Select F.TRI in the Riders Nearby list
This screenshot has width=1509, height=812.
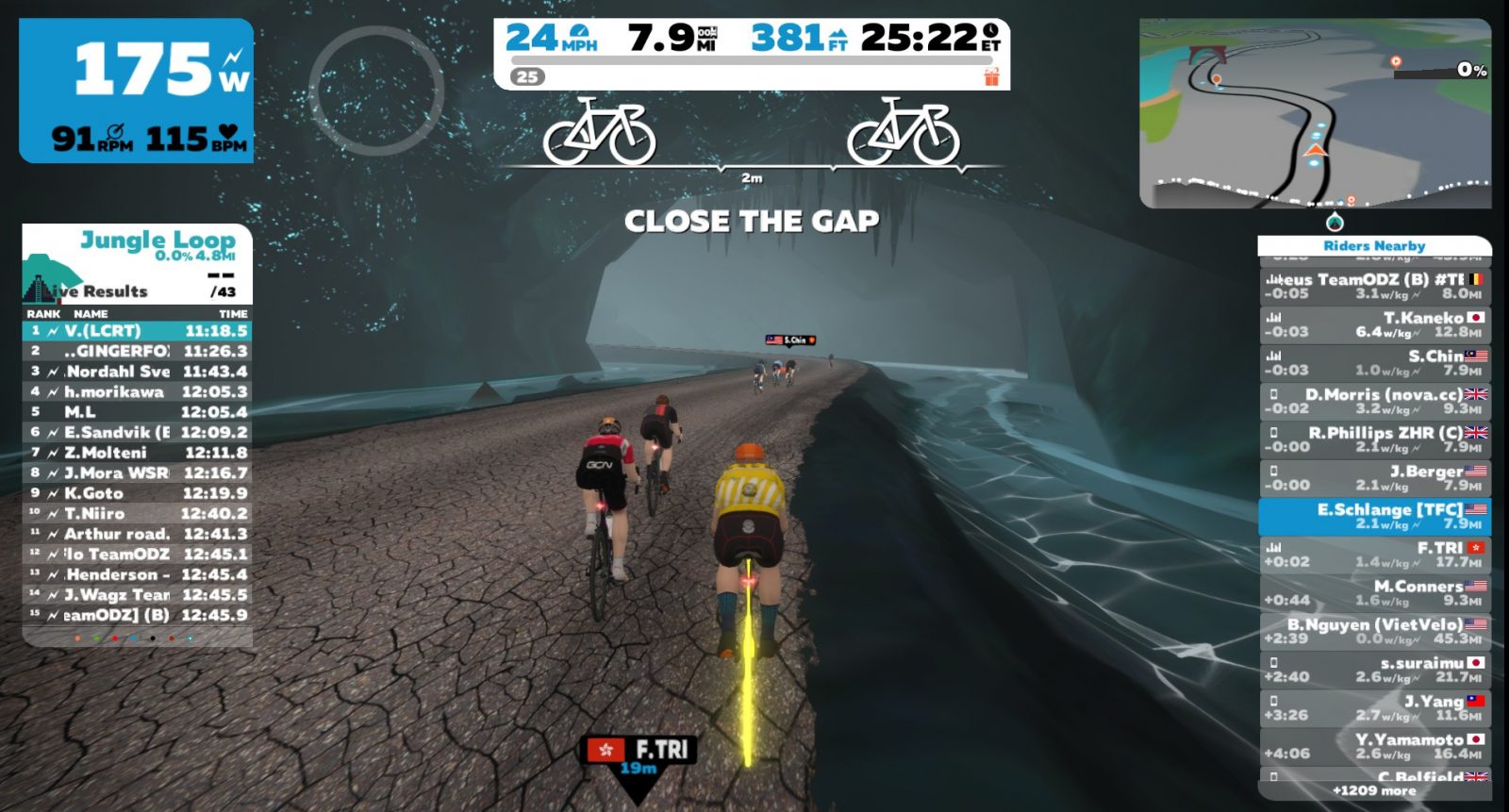point(1374,555)
